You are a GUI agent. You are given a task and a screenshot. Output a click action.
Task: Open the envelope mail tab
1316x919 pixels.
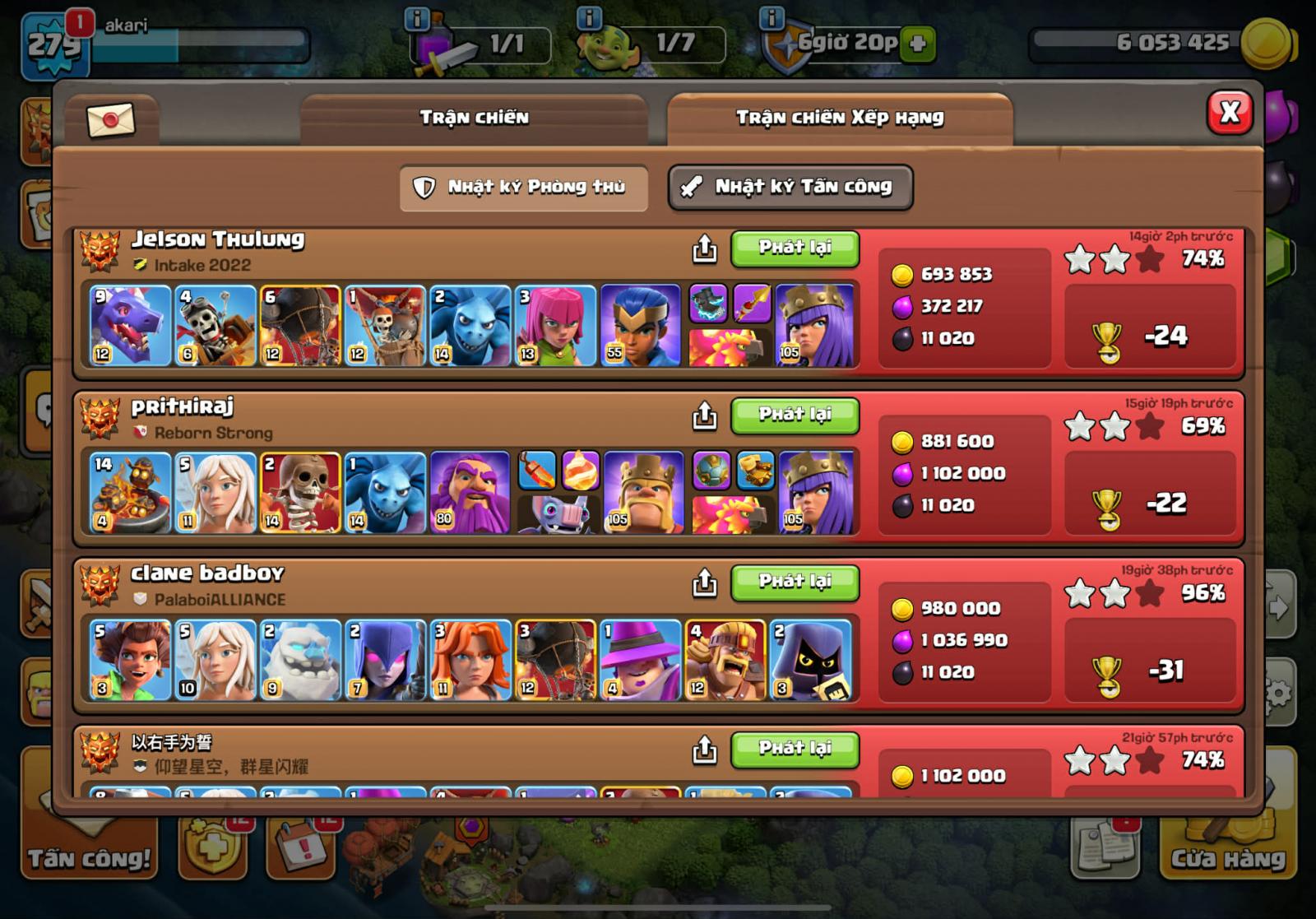click(110, 121)
